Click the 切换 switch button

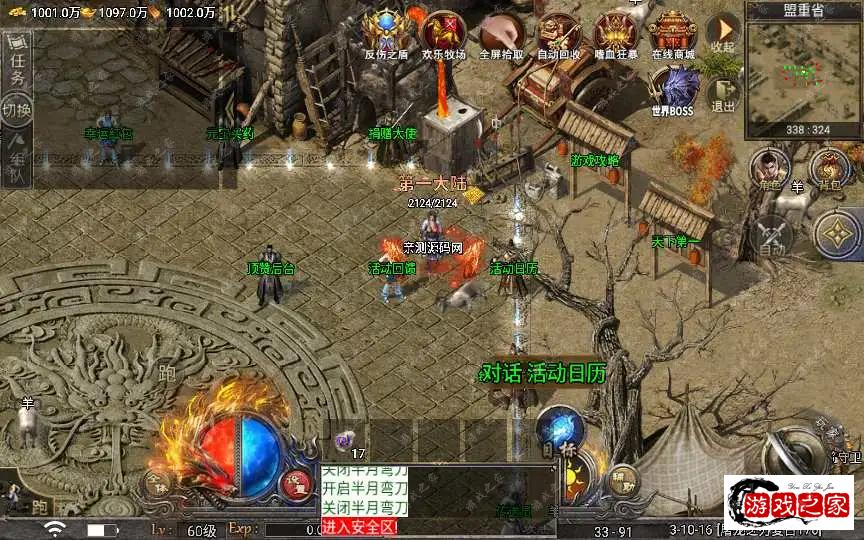coord(18,108)
